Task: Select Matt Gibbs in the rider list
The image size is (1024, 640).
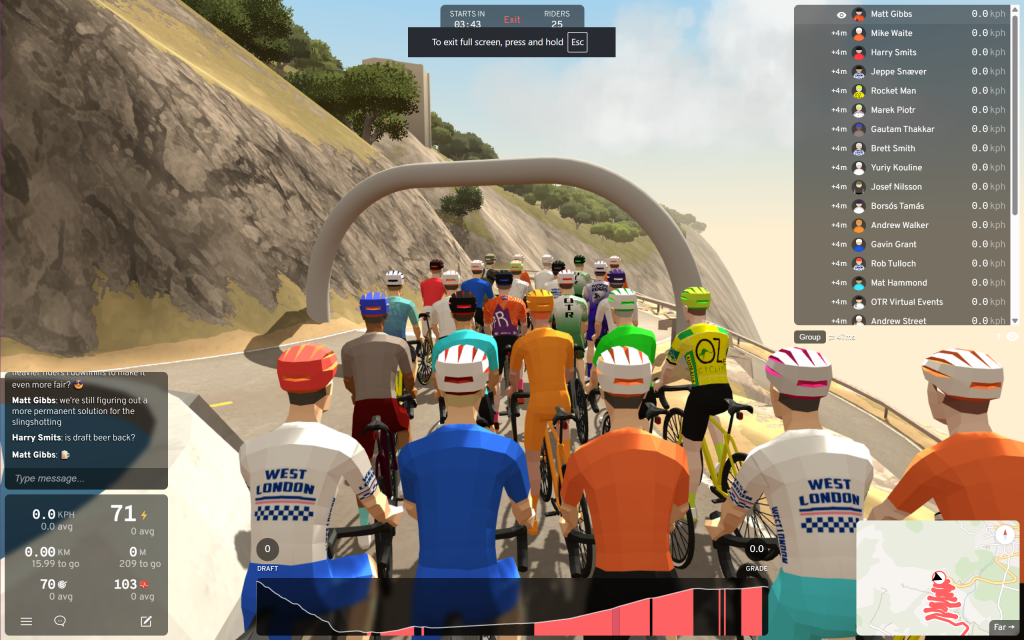Action: (891, 14)
